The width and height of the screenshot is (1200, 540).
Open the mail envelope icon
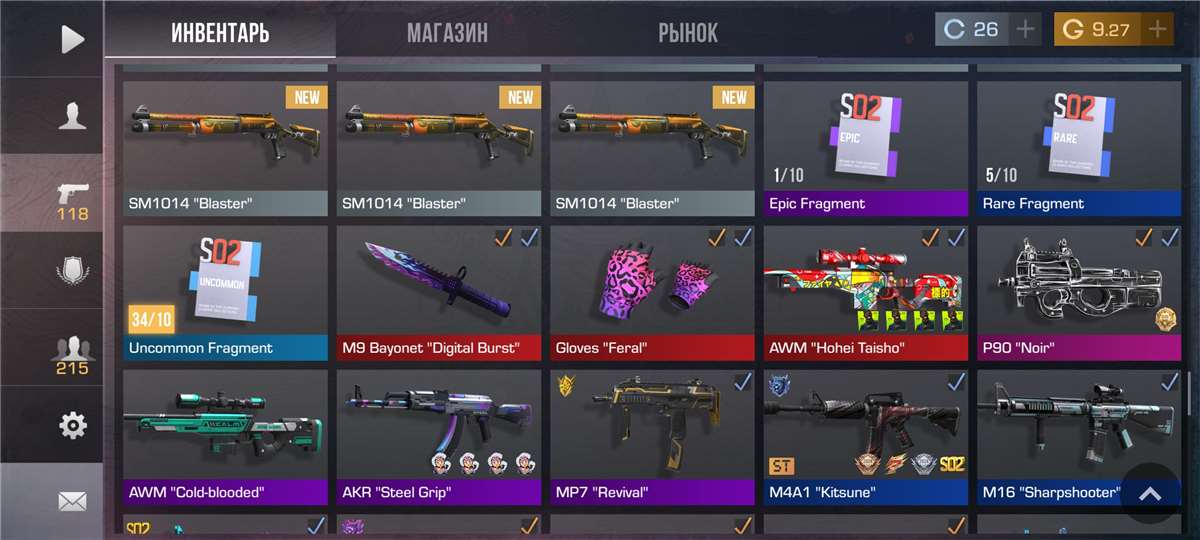point(72,501)
